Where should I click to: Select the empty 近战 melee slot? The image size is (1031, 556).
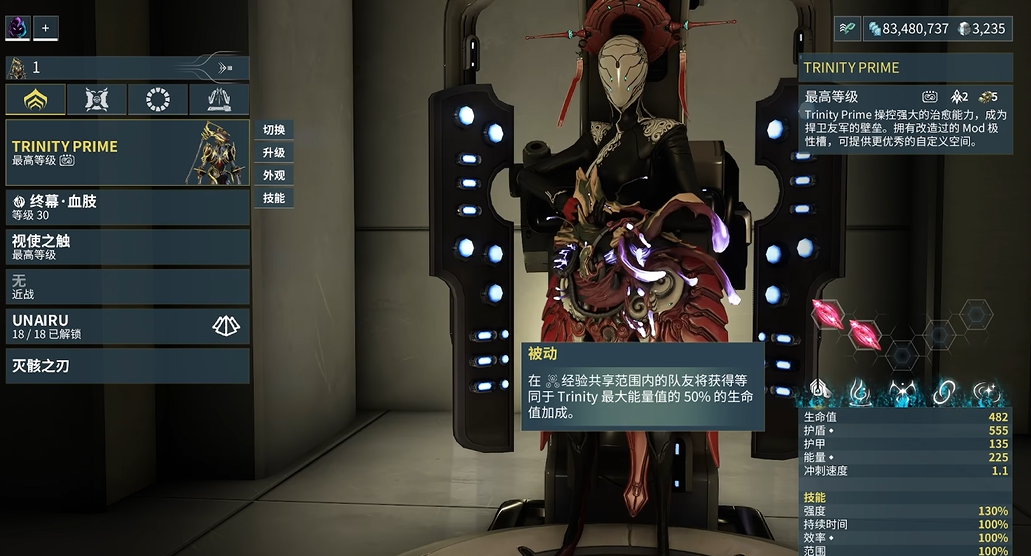pos(127,287)
